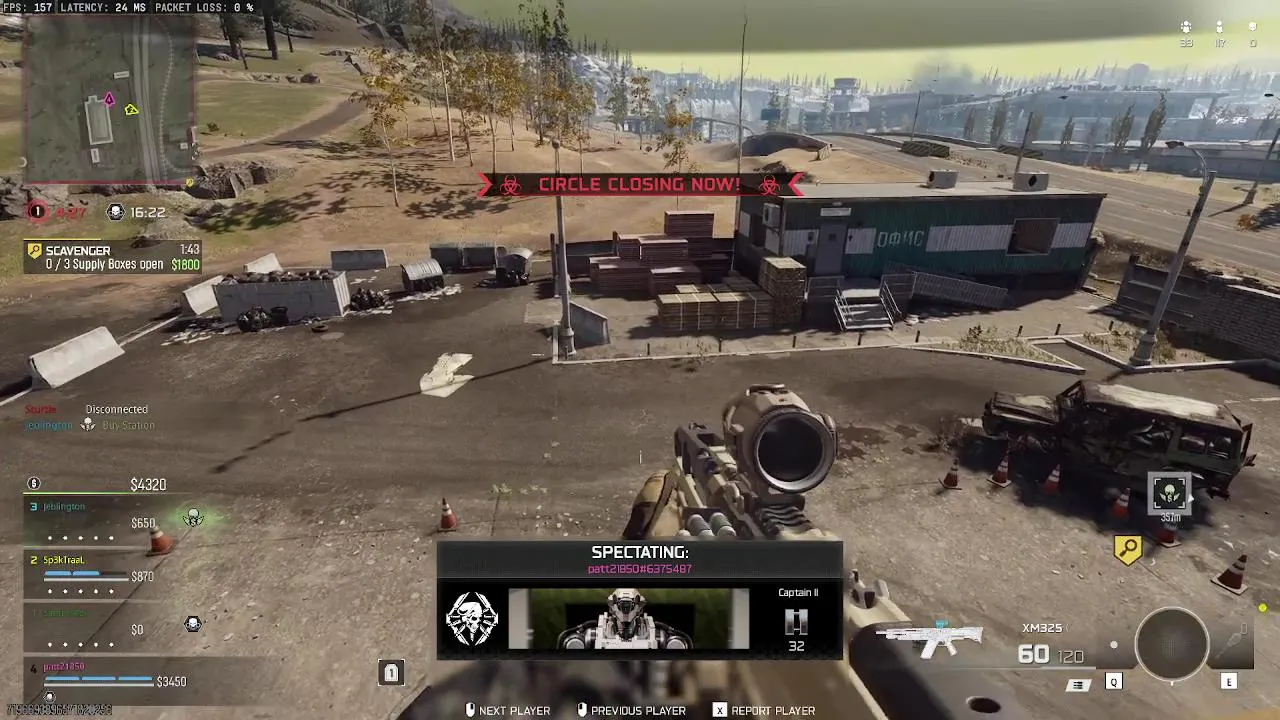Viewport: 1280px width, 720px height.
Task: Select the Captain II rank icon
Action: click(x=796, y=622)
